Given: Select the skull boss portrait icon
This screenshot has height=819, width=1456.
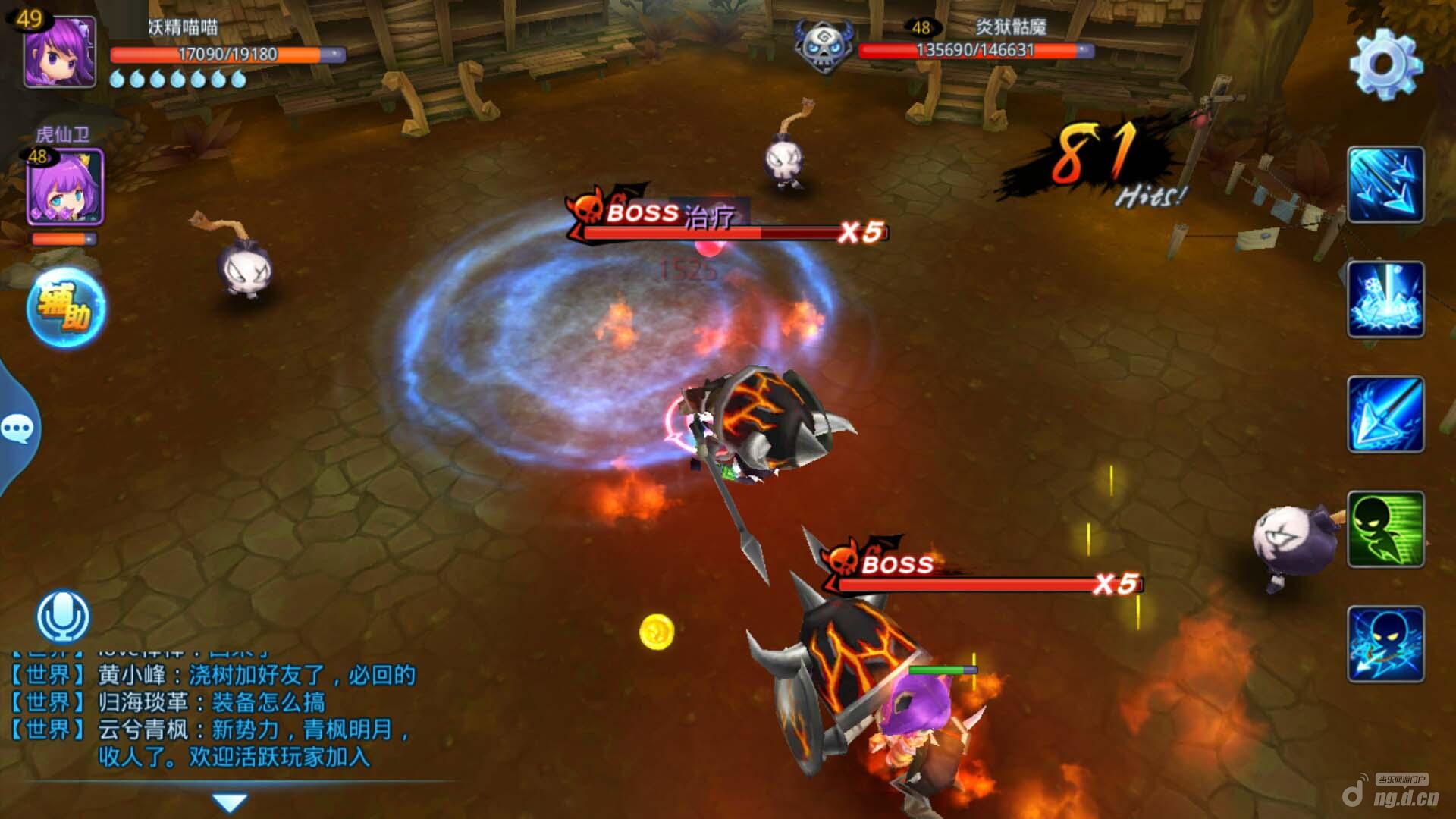Looking at the screenshot, I should point(824,47).
